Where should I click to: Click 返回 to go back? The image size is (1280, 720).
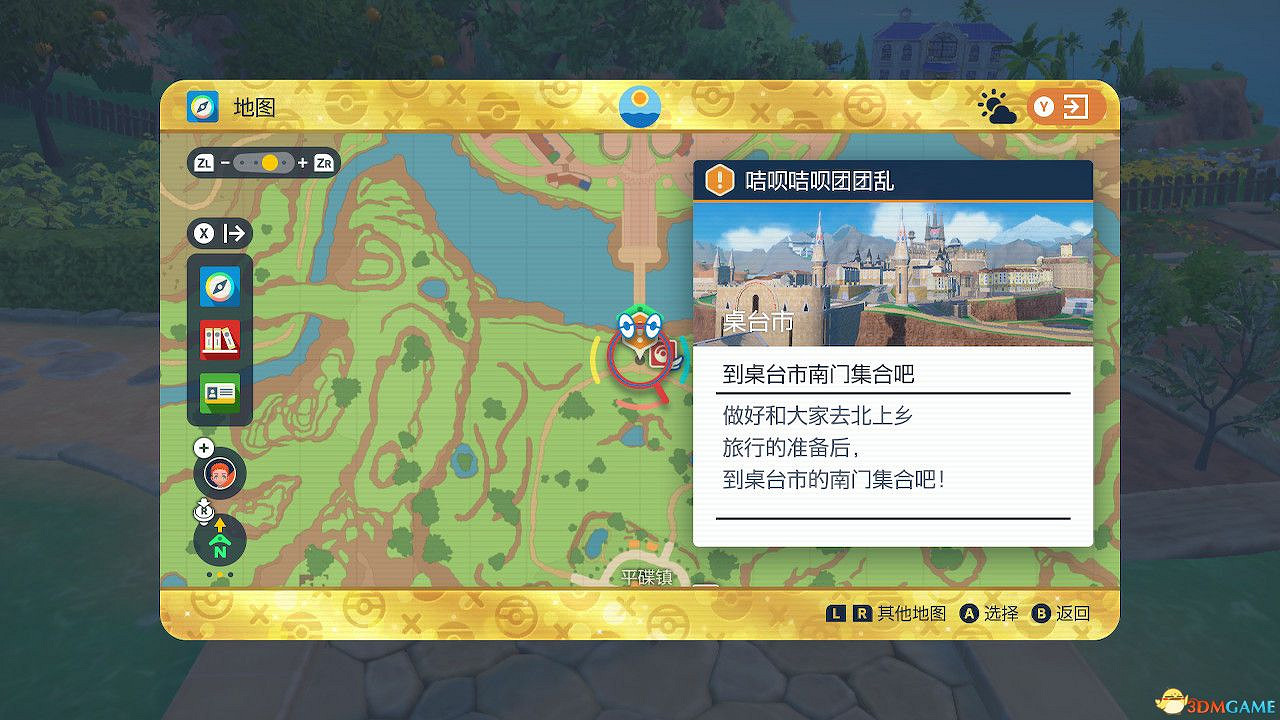[x=1072, y=613]
